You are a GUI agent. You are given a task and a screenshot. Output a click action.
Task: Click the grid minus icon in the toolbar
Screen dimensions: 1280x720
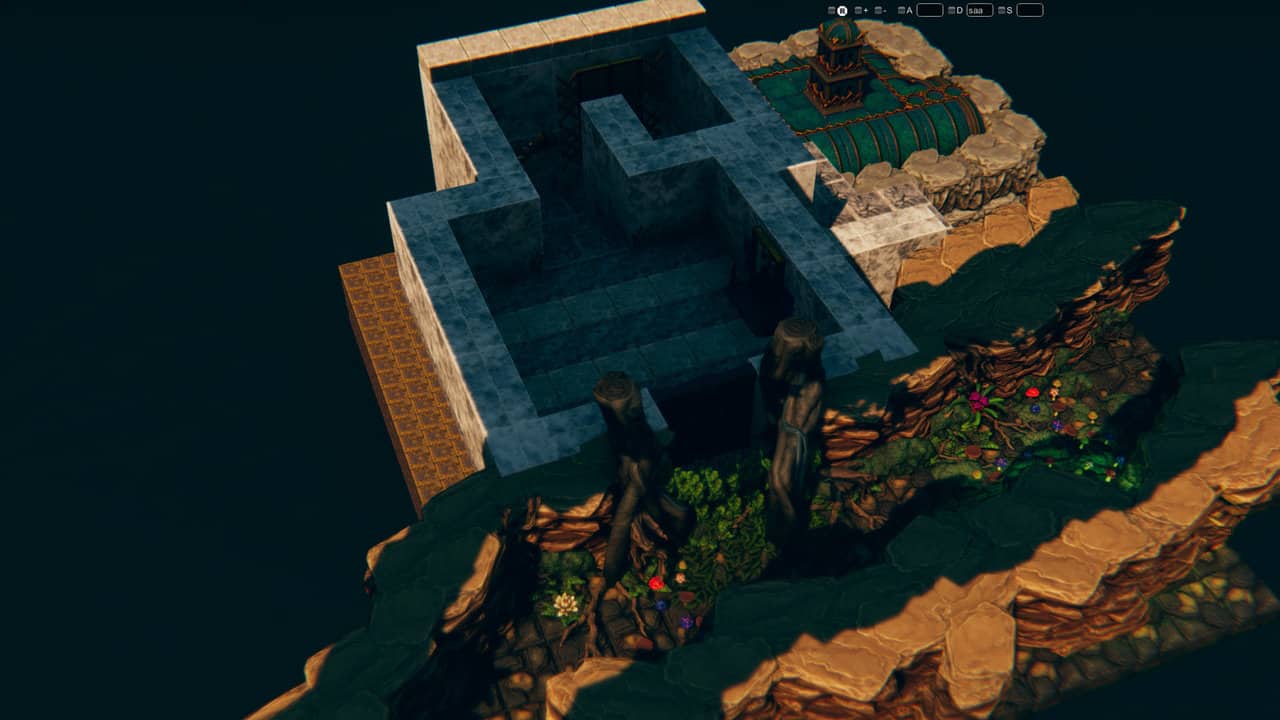tap(877, 9)
